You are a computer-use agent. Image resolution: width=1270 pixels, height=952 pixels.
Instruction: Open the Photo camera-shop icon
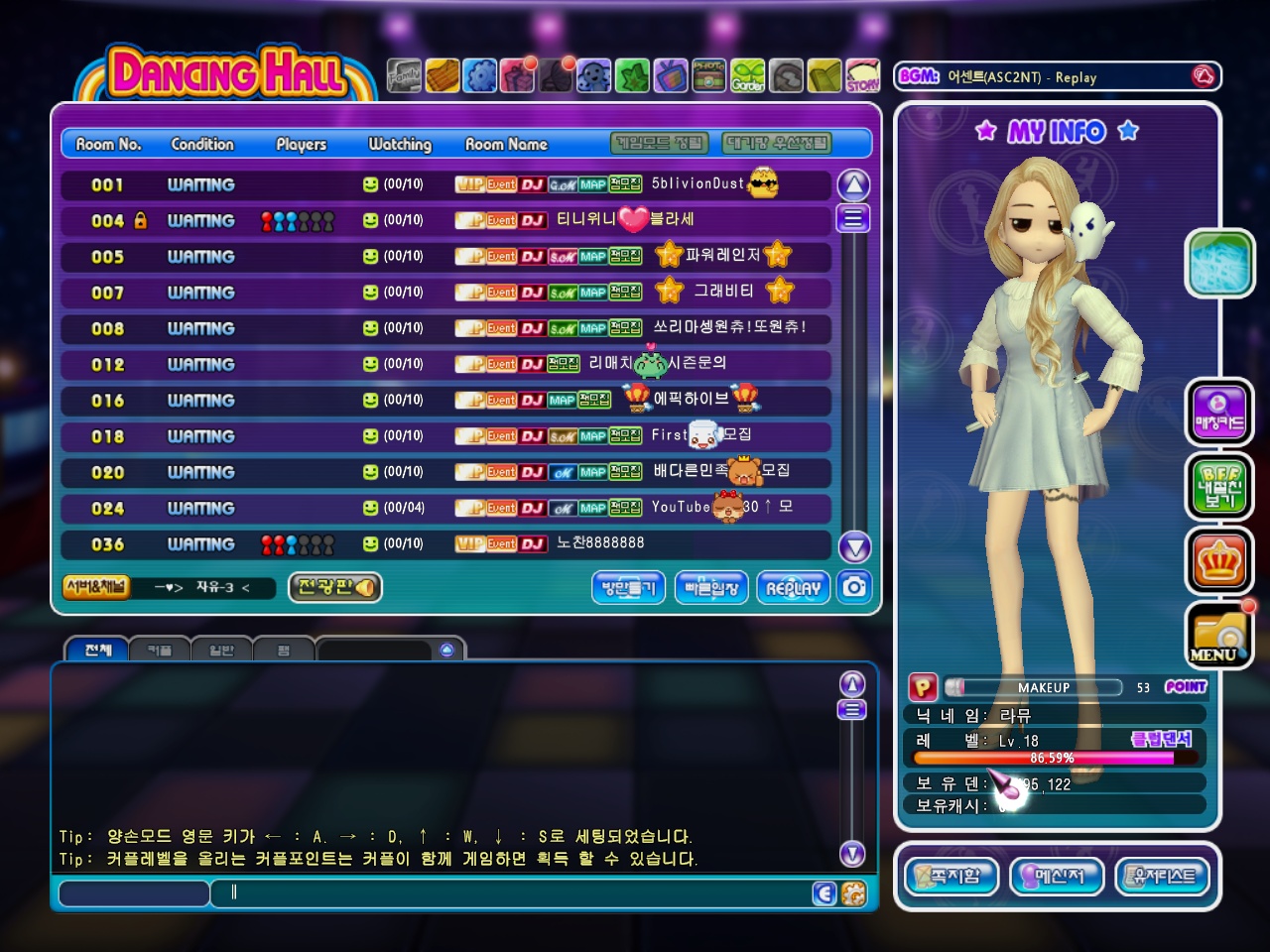pos(708,76)
